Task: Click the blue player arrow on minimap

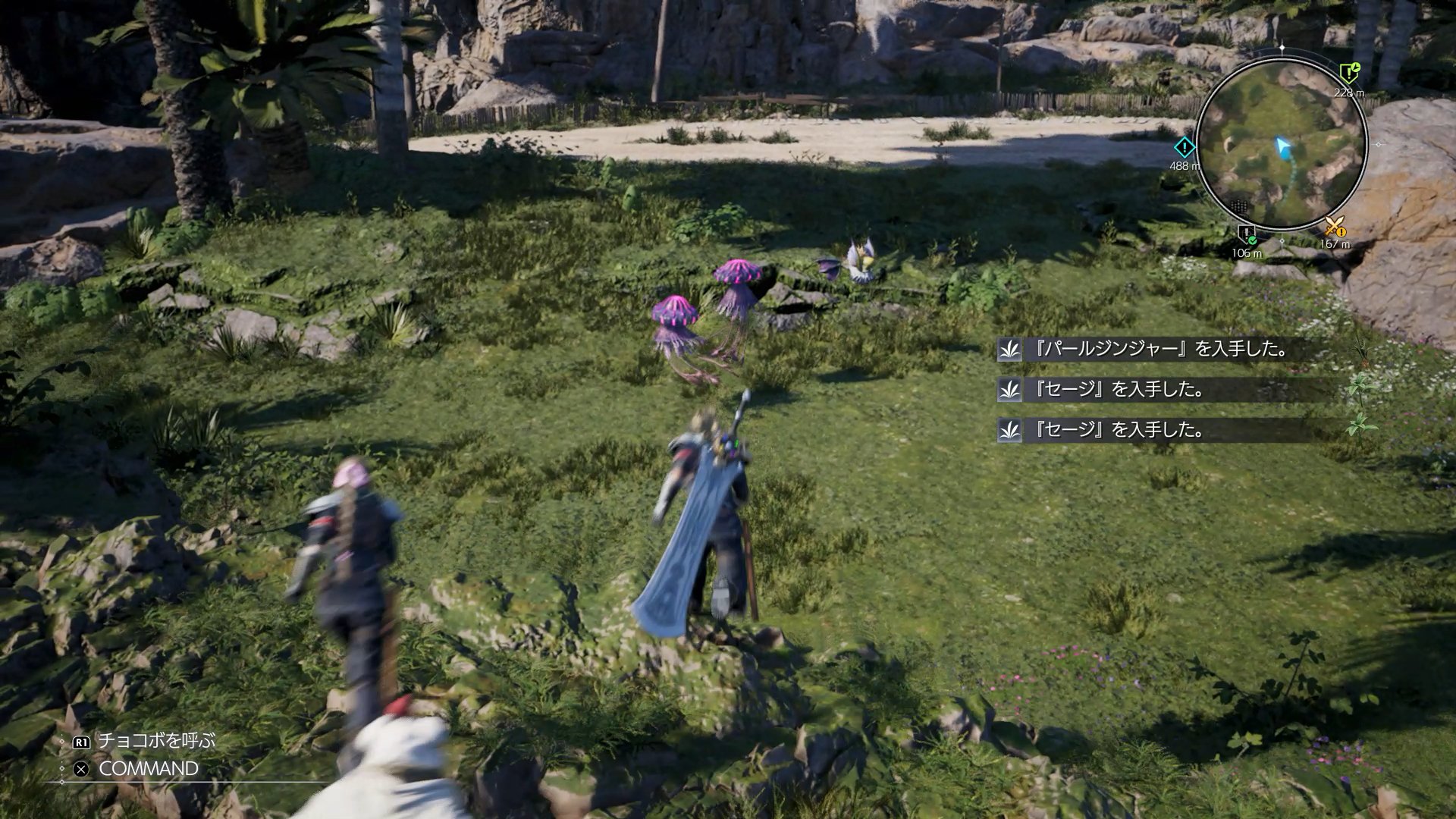Action: tap(1282, 146)
